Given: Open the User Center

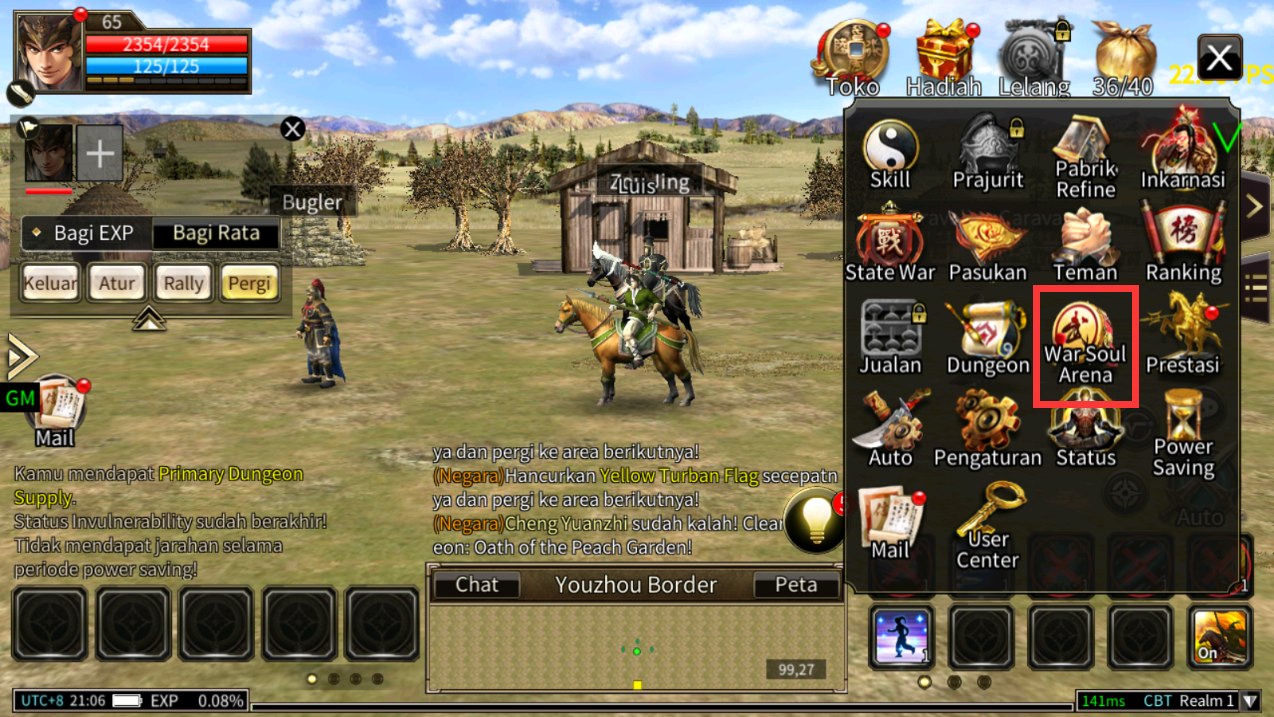Looking at the screenshot, I should click(988, 525).
